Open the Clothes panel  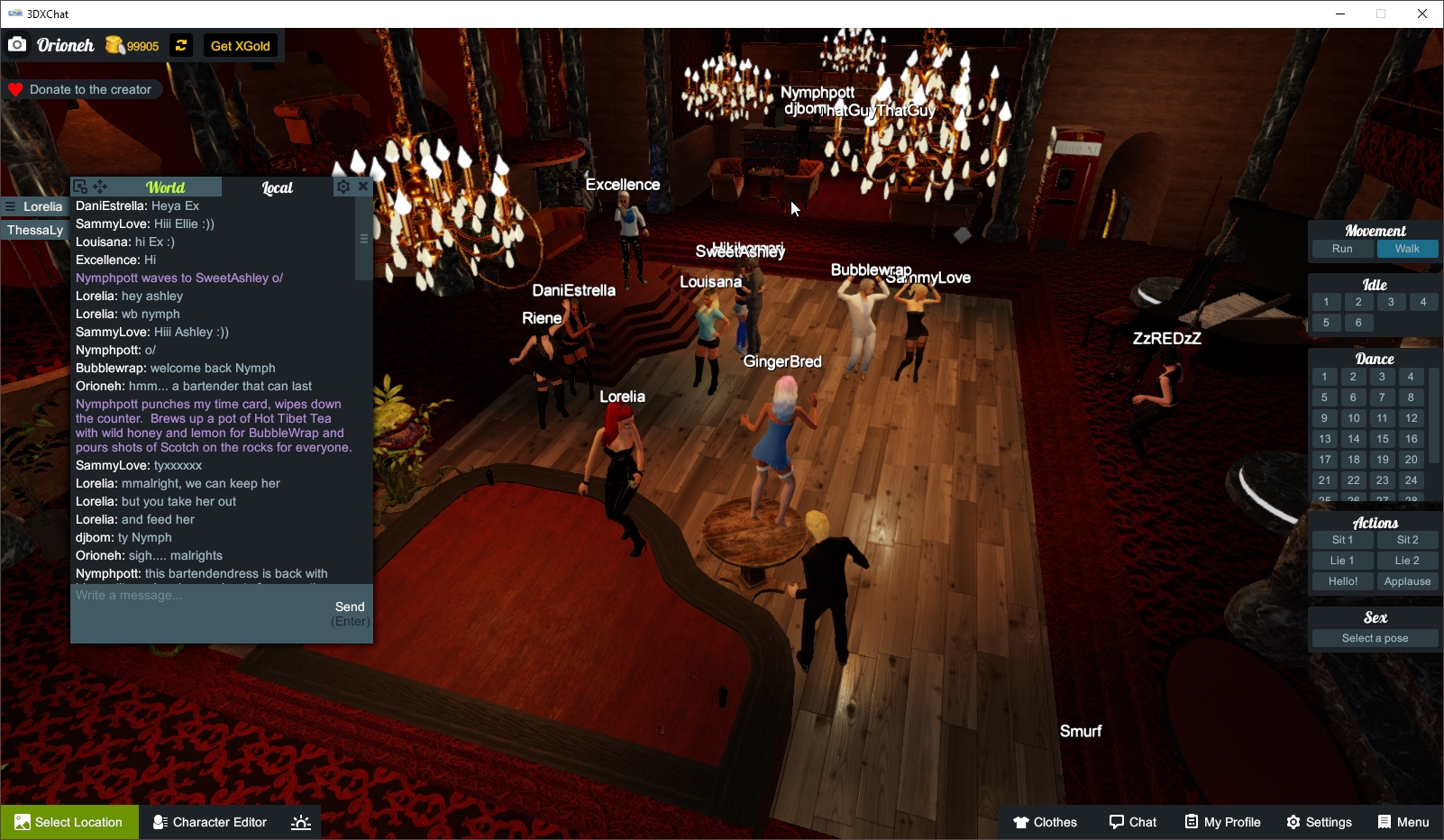coord(1046,821)
